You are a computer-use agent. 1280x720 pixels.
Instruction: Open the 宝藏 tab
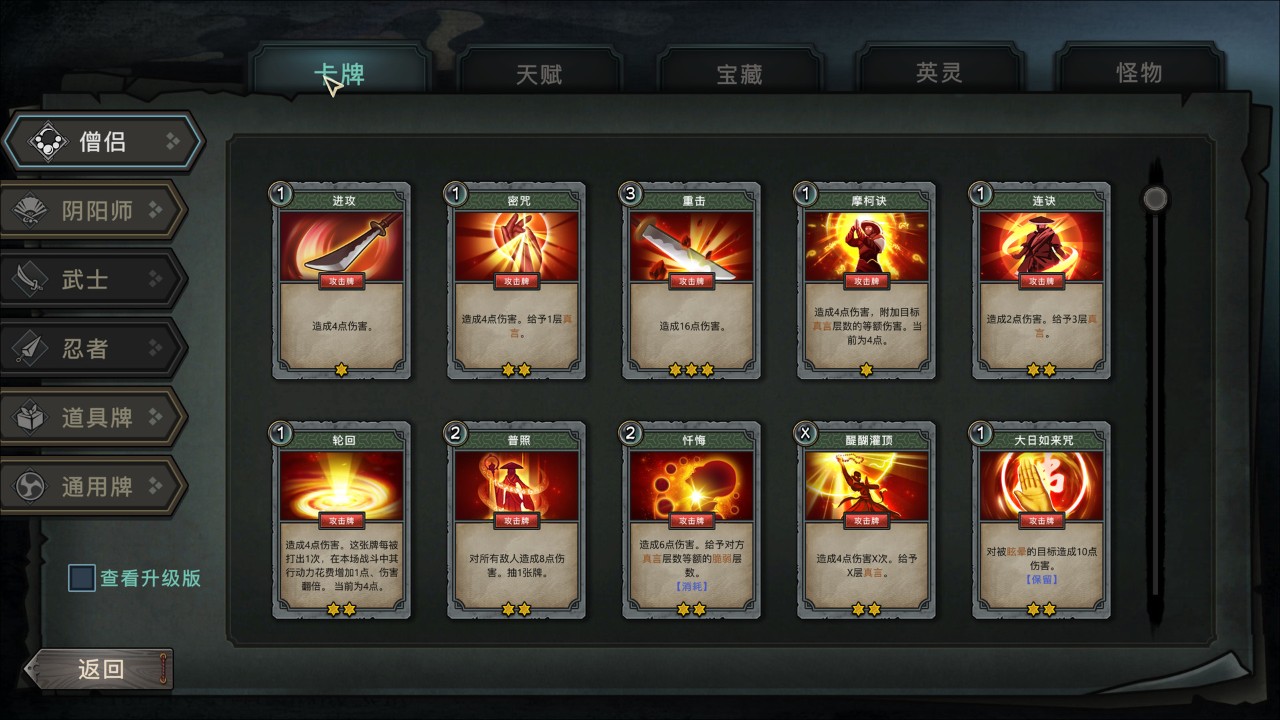click(739, 73)
